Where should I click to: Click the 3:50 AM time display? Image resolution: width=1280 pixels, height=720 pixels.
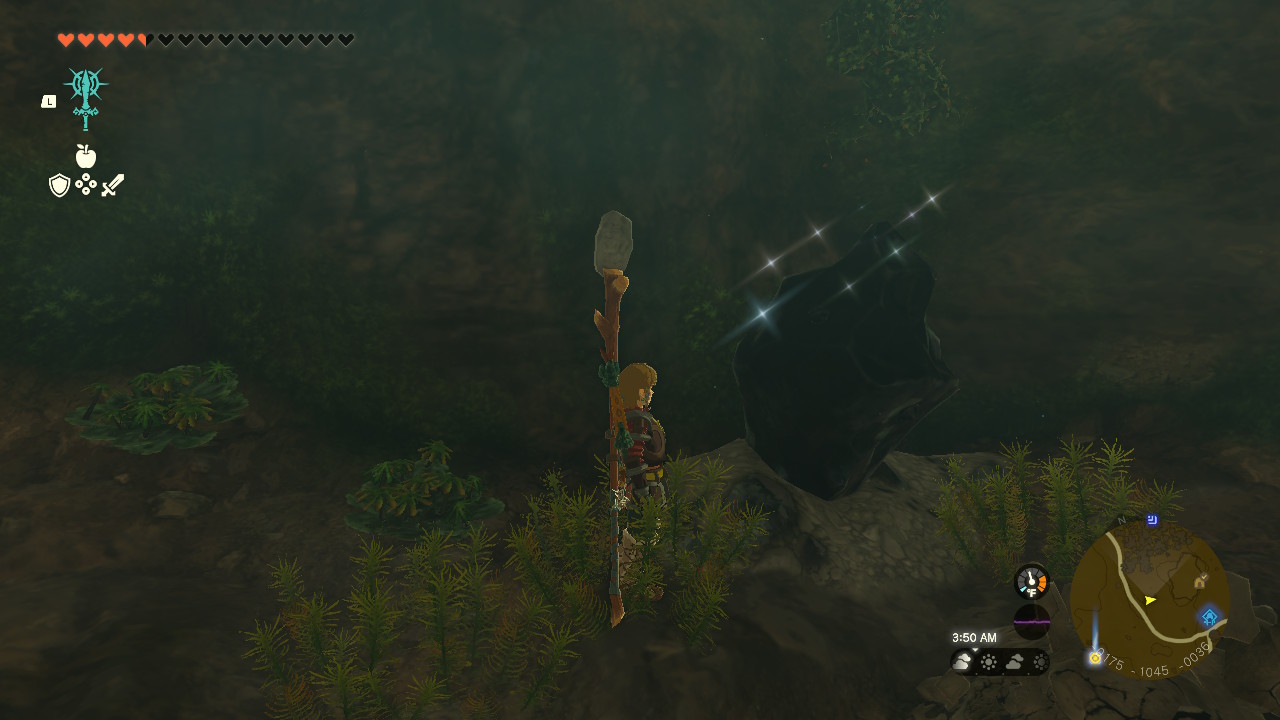(x=973, y=637)
